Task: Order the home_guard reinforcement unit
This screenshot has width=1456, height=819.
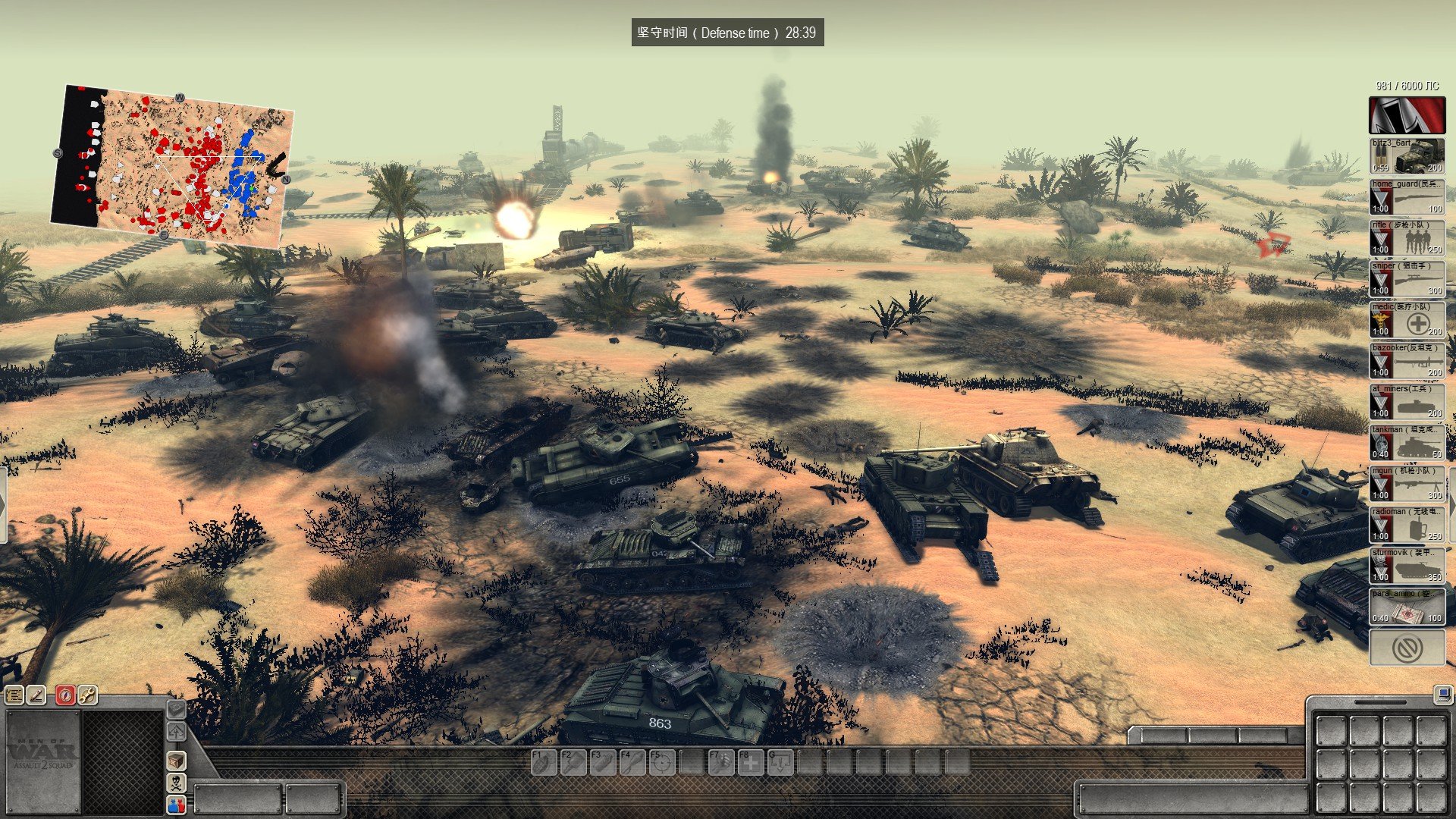Action: pyautogui.click(x=1407, y=196)
